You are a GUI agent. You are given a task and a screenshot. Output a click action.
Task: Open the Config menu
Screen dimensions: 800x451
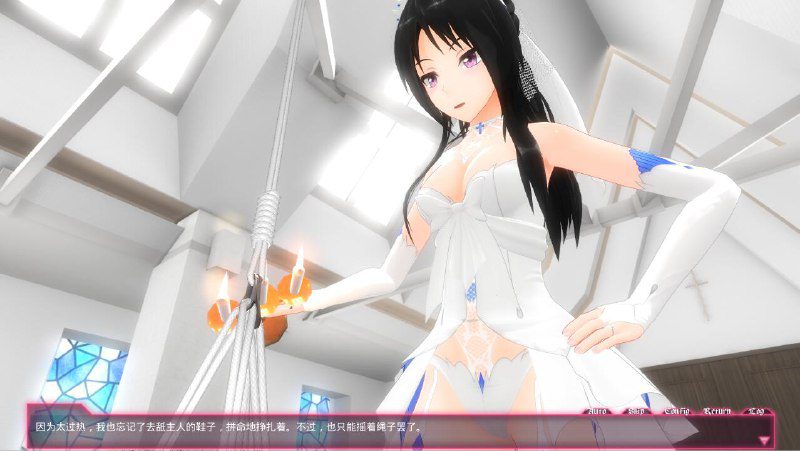click(678, 411)
